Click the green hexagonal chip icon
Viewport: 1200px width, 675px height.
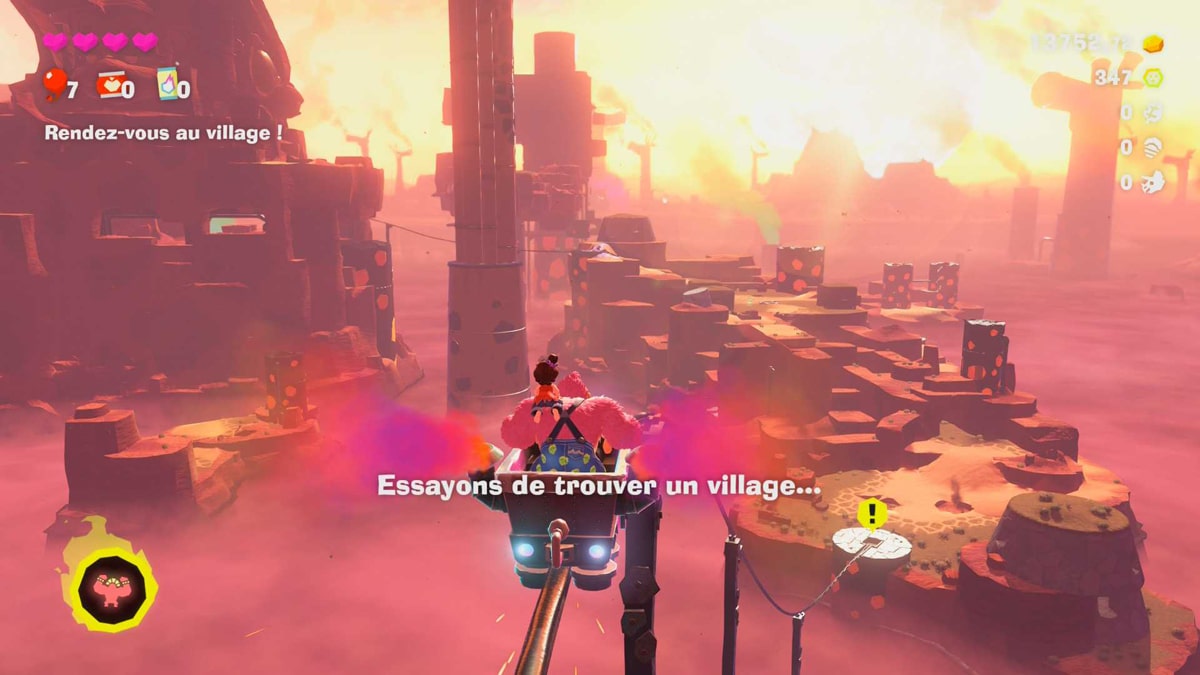[1153, 77]
